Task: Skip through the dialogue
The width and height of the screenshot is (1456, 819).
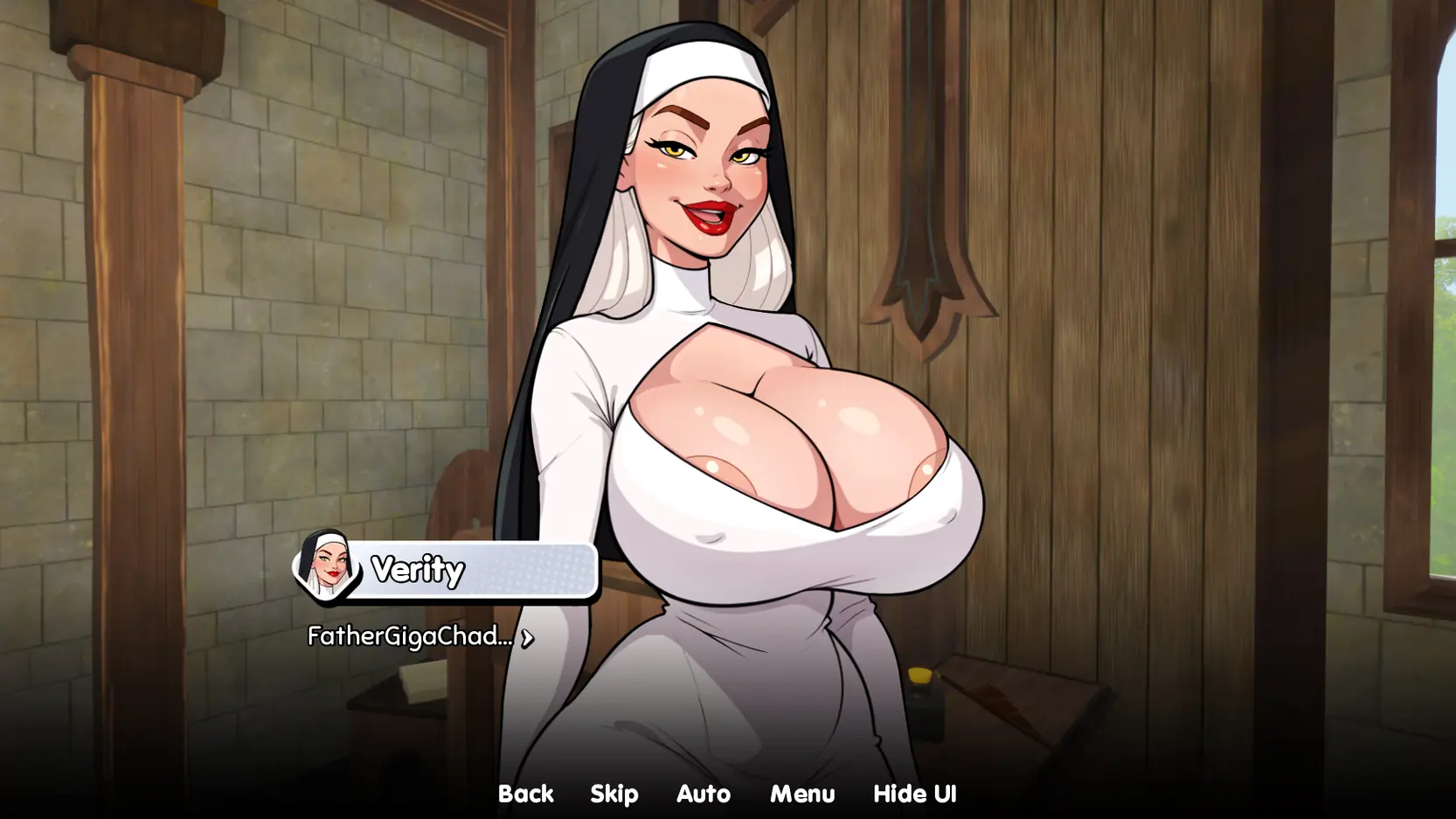Action: [614, 794]
